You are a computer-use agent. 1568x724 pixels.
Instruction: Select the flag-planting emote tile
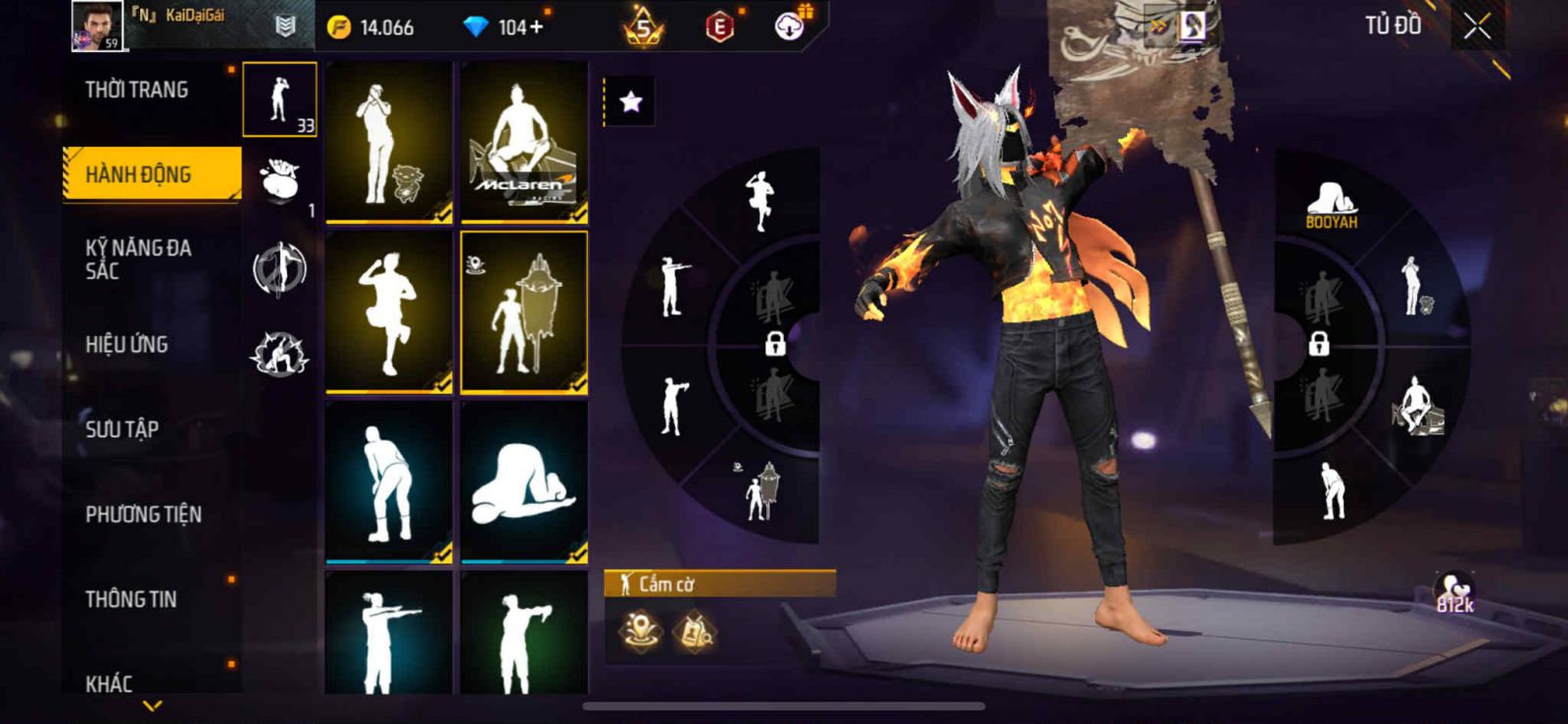pos(524,313)
